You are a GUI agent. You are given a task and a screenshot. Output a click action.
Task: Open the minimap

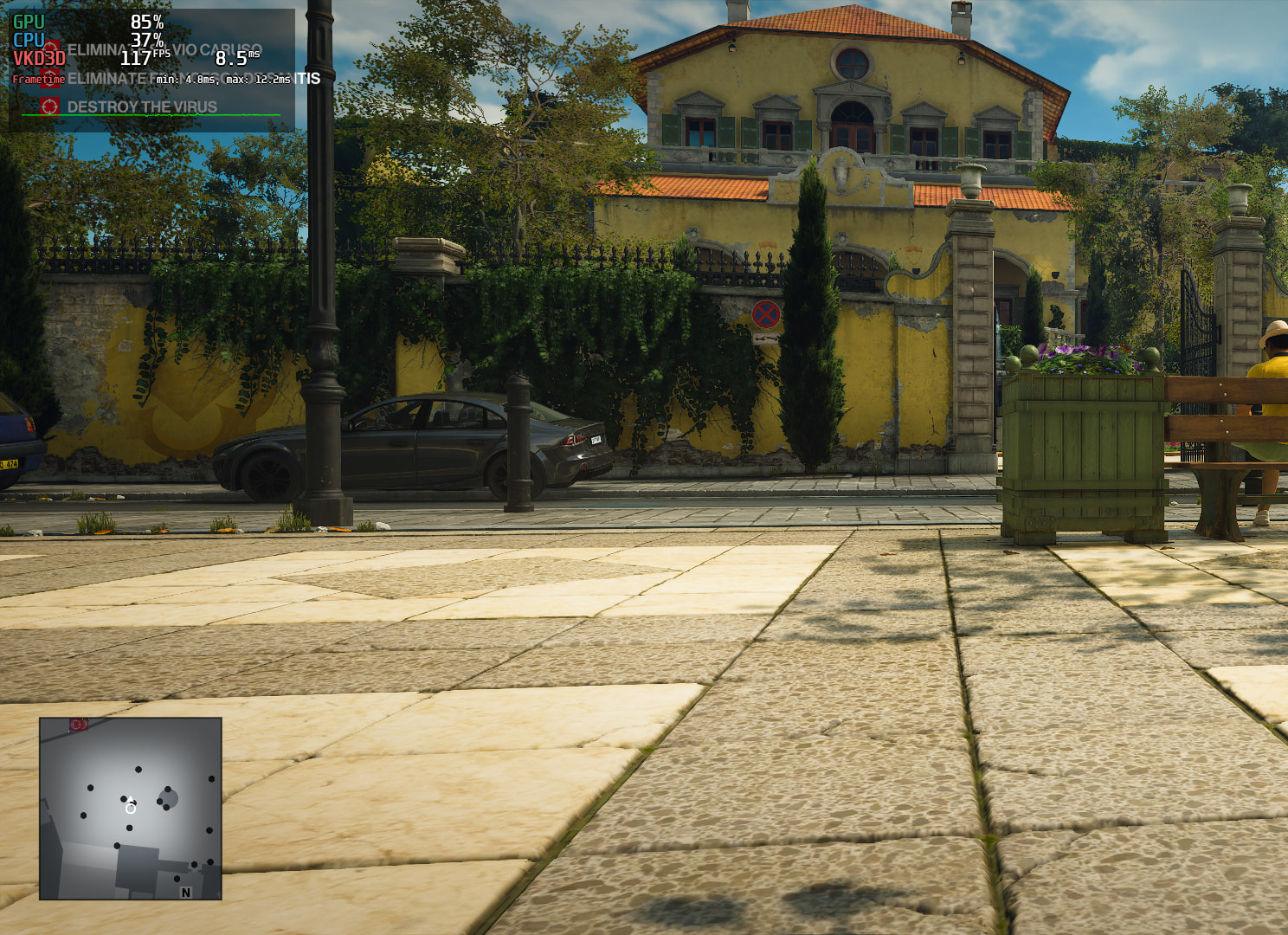[131, 809]
